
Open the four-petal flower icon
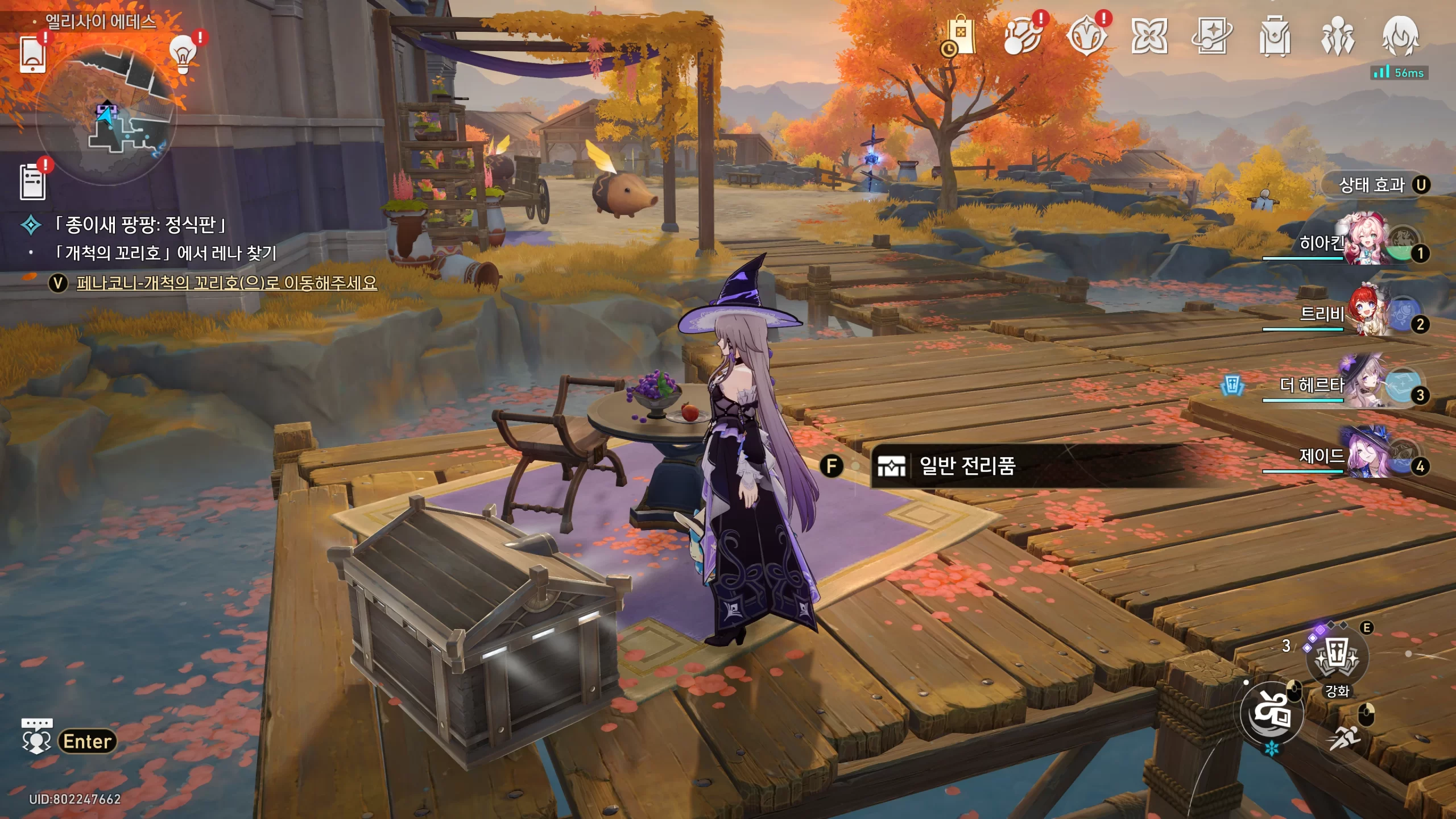[1149, 36]
